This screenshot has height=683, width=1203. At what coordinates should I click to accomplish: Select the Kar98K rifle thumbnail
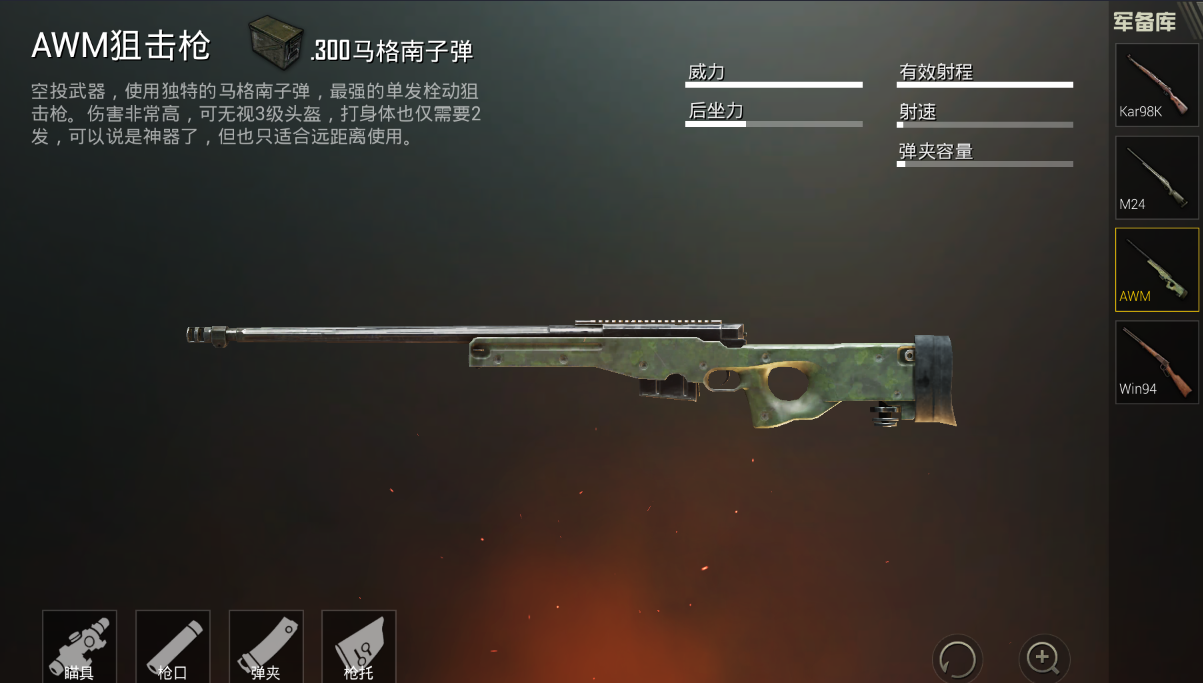pos(1156,84)
